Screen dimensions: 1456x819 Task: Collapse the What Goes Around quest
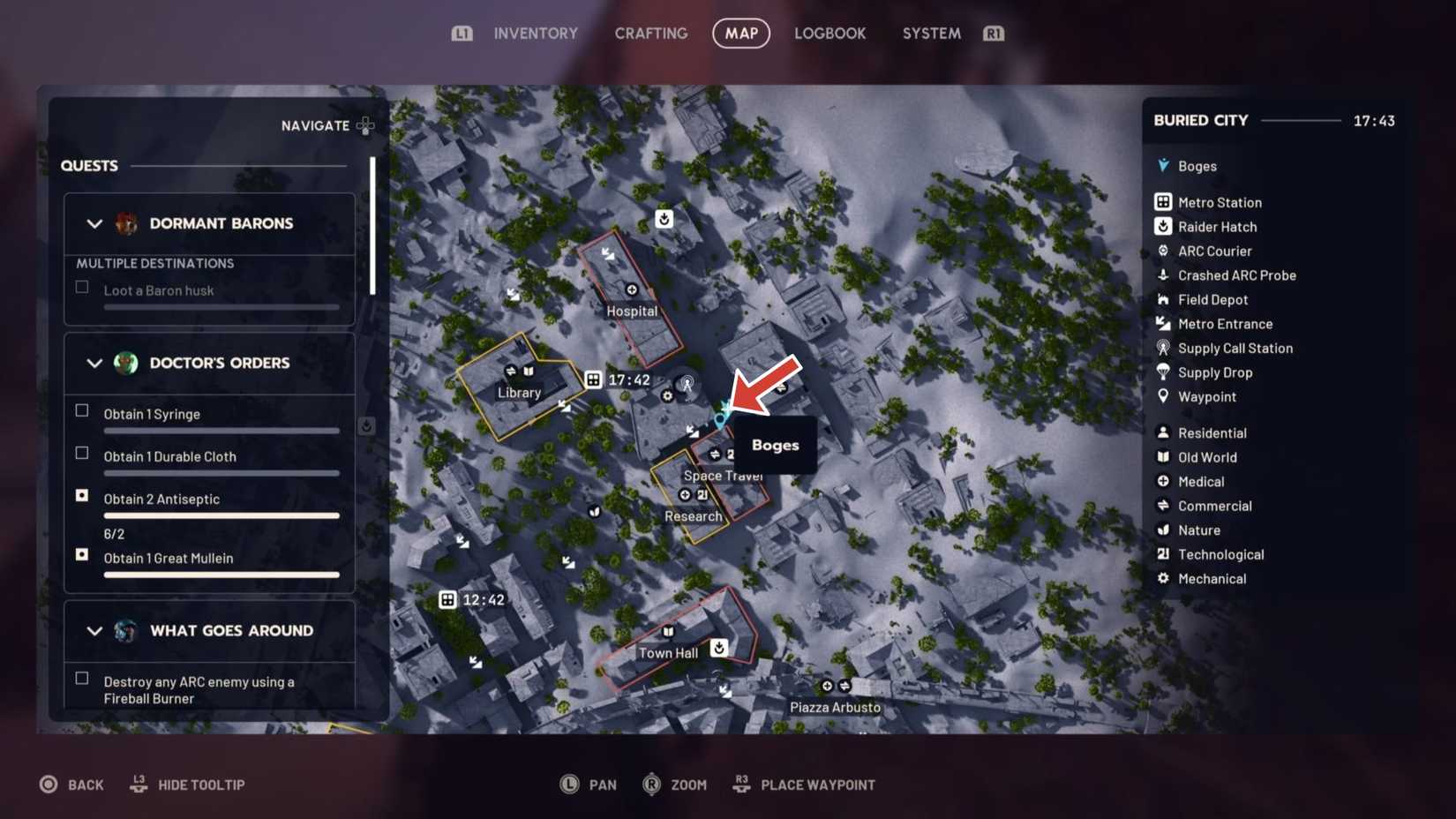(95, 630)
